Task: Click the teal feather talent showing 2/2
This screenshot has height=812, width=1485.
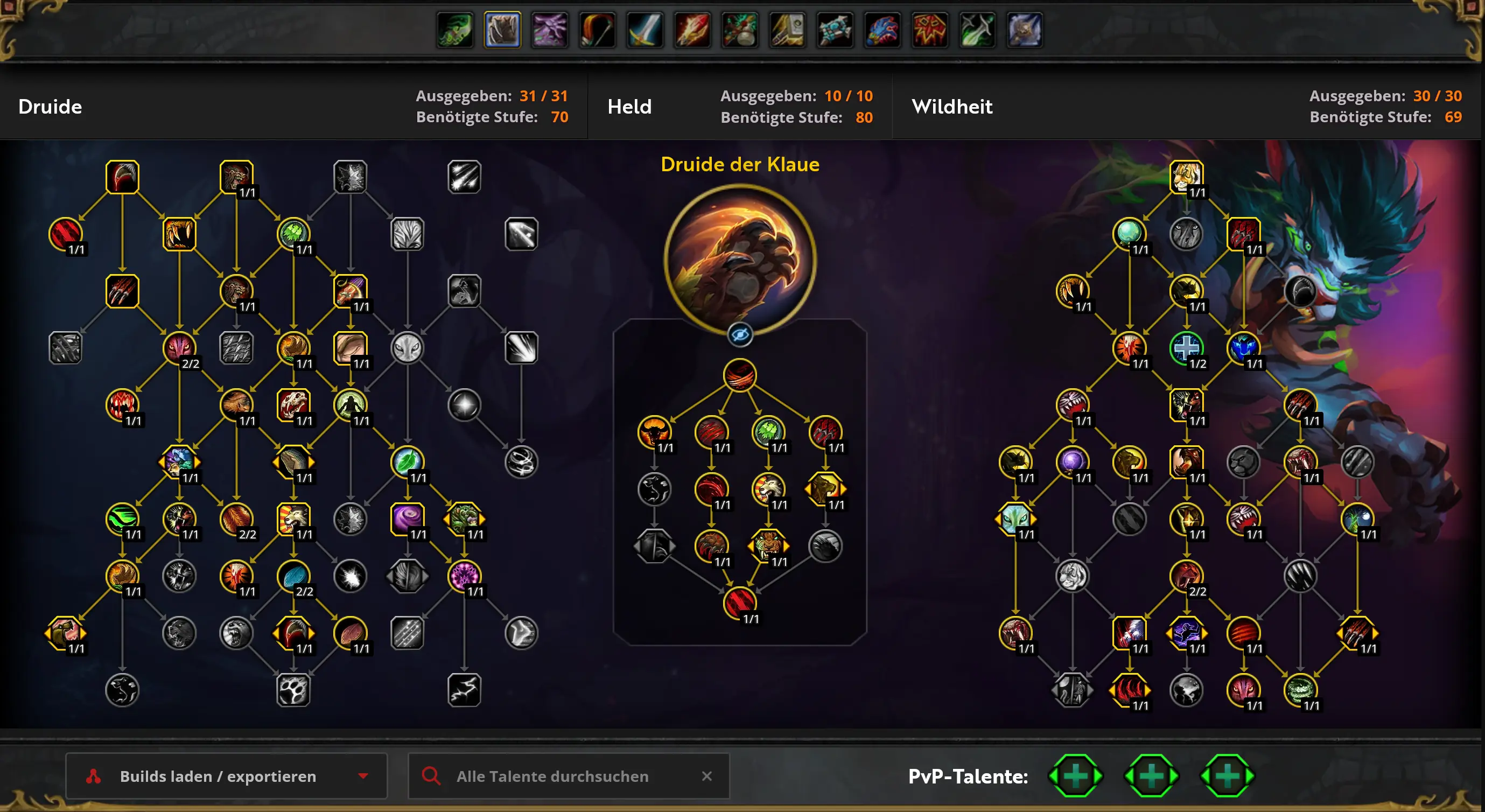Action: (293, 576)
